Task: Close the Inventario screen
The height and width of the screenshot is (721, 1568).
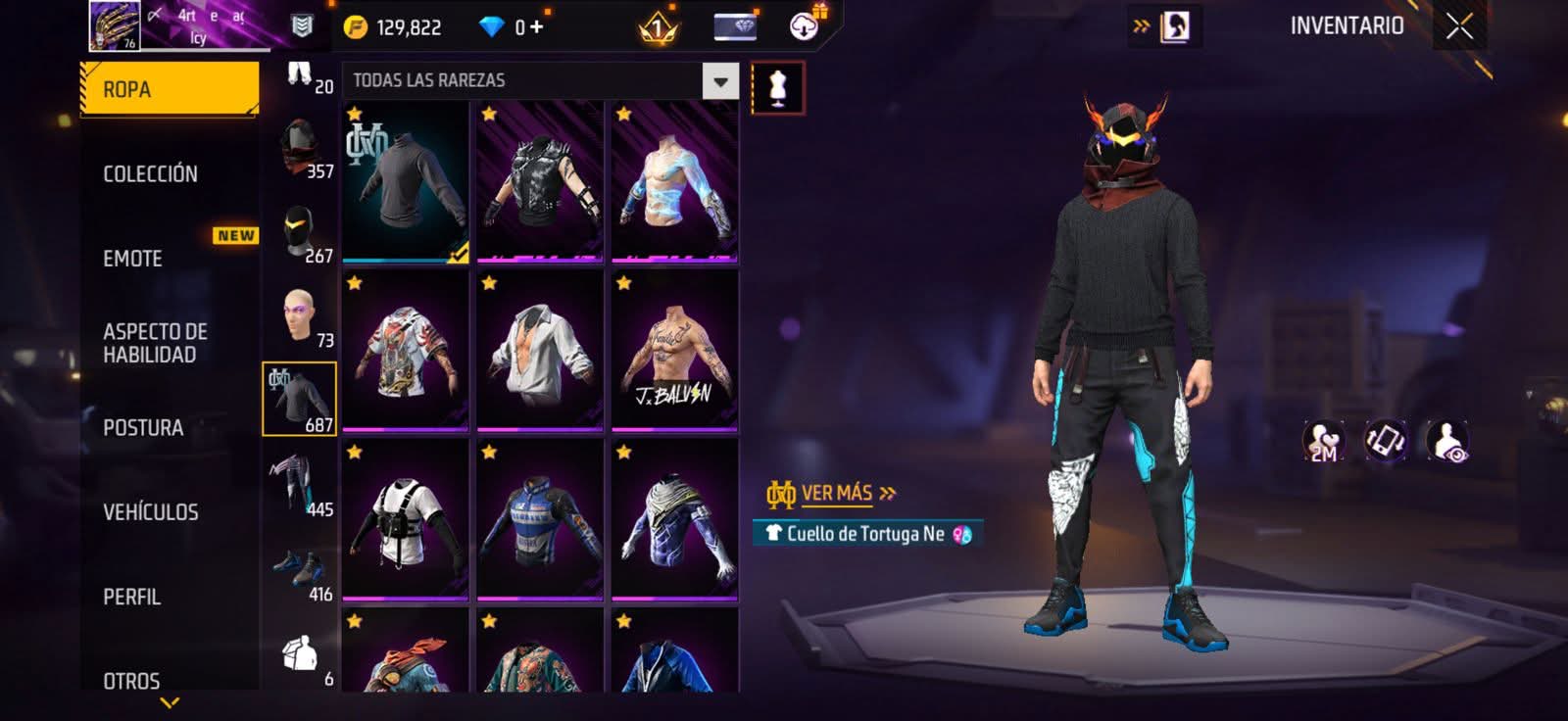Action: (1459, 26)
